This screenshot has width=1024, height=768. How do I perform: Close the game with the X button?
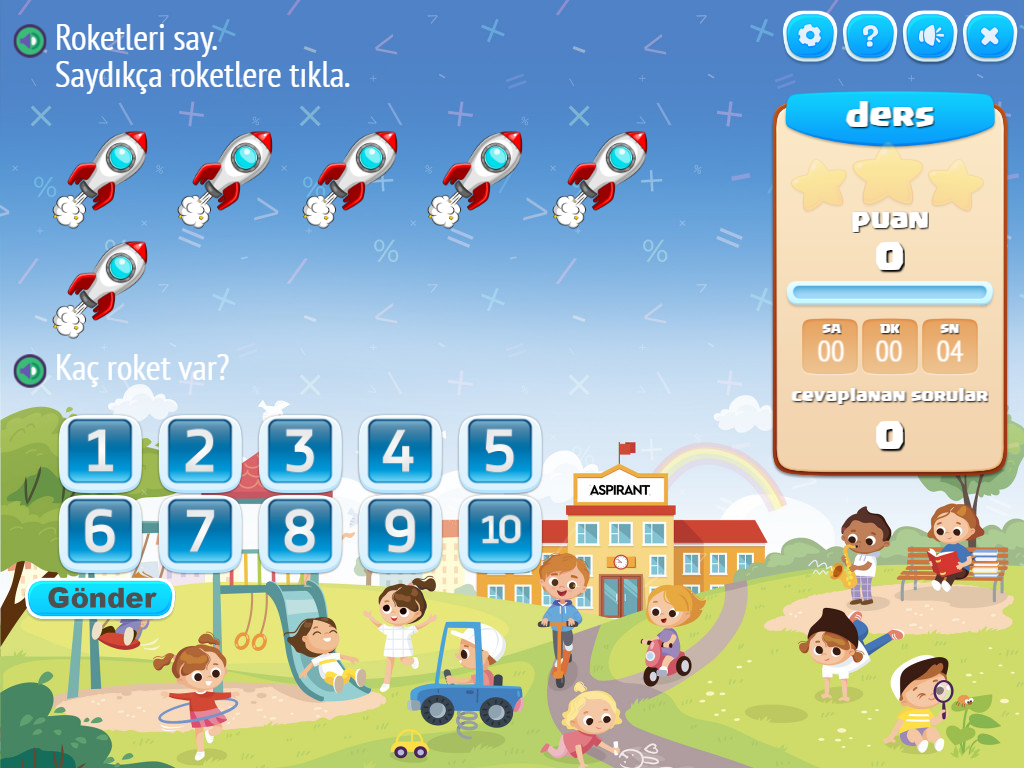[990, 37]
